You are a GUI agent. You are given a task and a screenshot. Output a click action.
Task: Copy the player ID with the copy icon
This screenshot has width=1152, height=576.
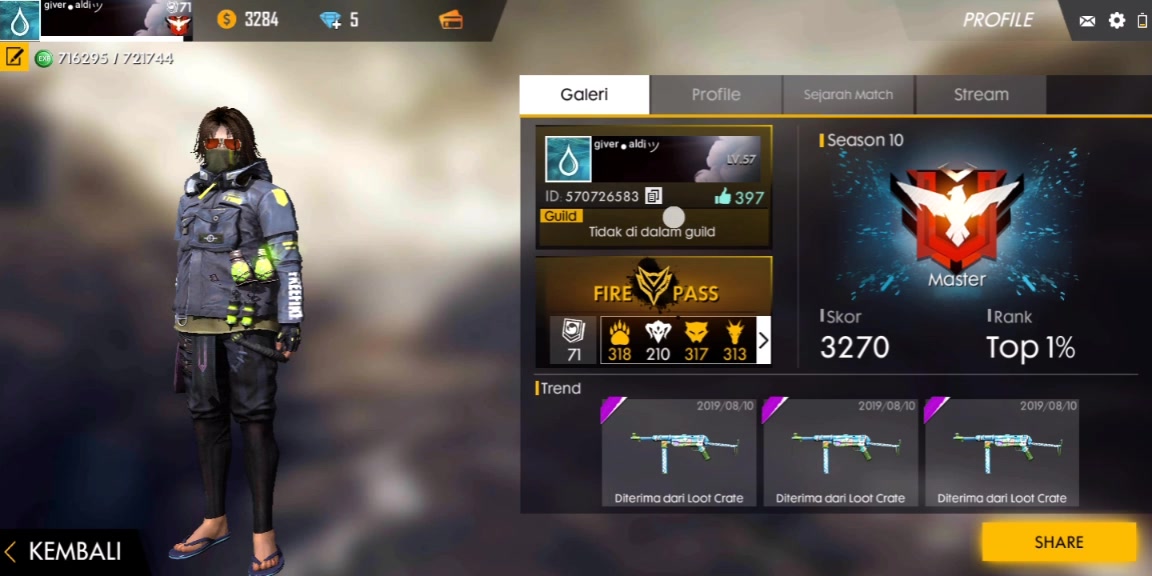click(653, 196)
